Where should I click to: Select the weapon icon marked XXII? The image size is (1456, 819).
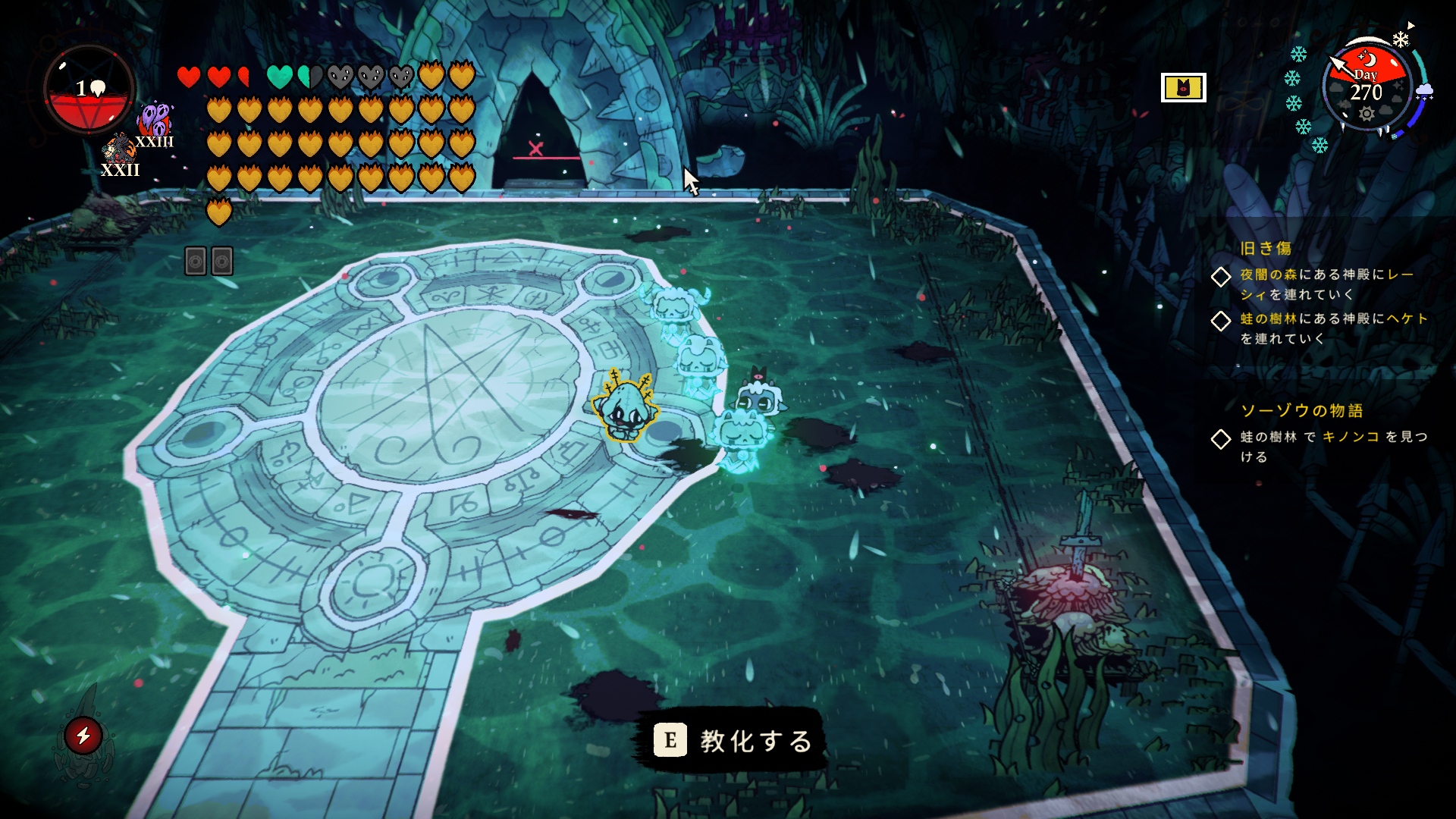tap(120, 152)
